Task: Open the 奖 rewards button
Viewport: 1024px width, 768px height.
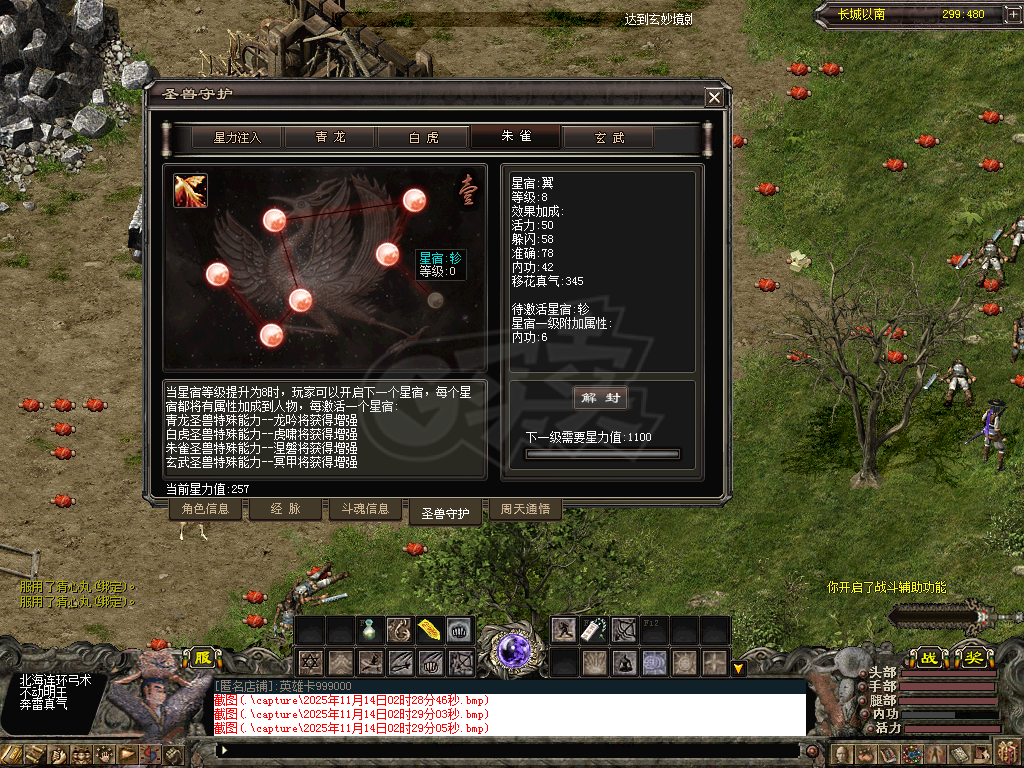Action: click(972, 658)
